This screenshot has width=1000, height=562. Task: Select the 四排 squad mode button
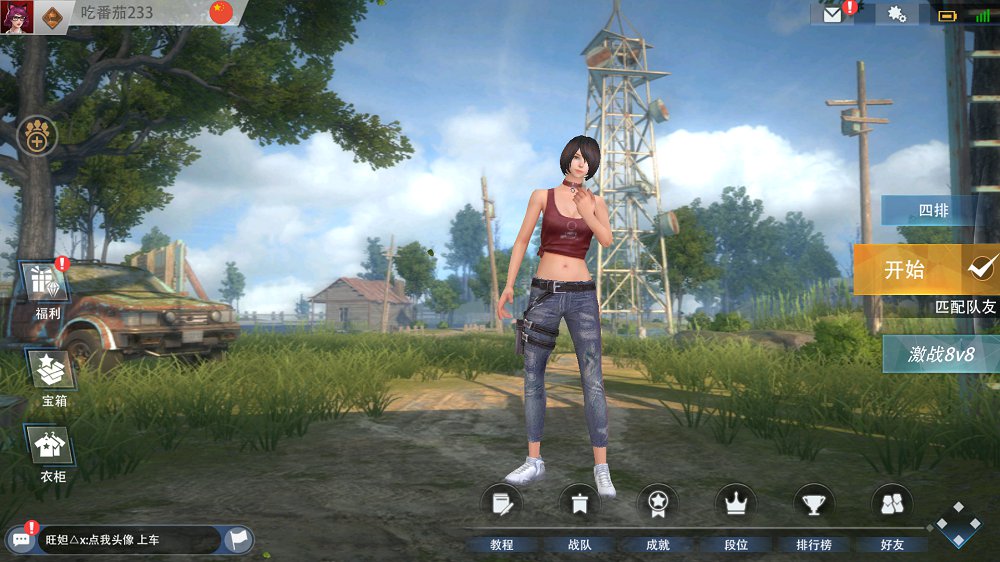(x=933, y=211)
